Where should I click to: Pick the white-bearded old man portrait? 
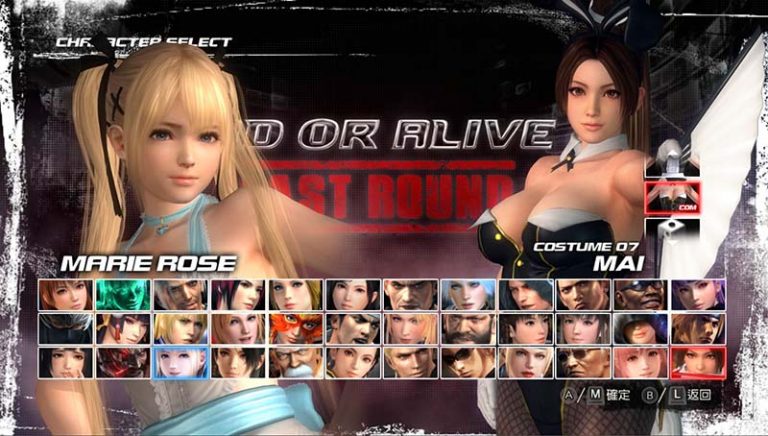295,362
